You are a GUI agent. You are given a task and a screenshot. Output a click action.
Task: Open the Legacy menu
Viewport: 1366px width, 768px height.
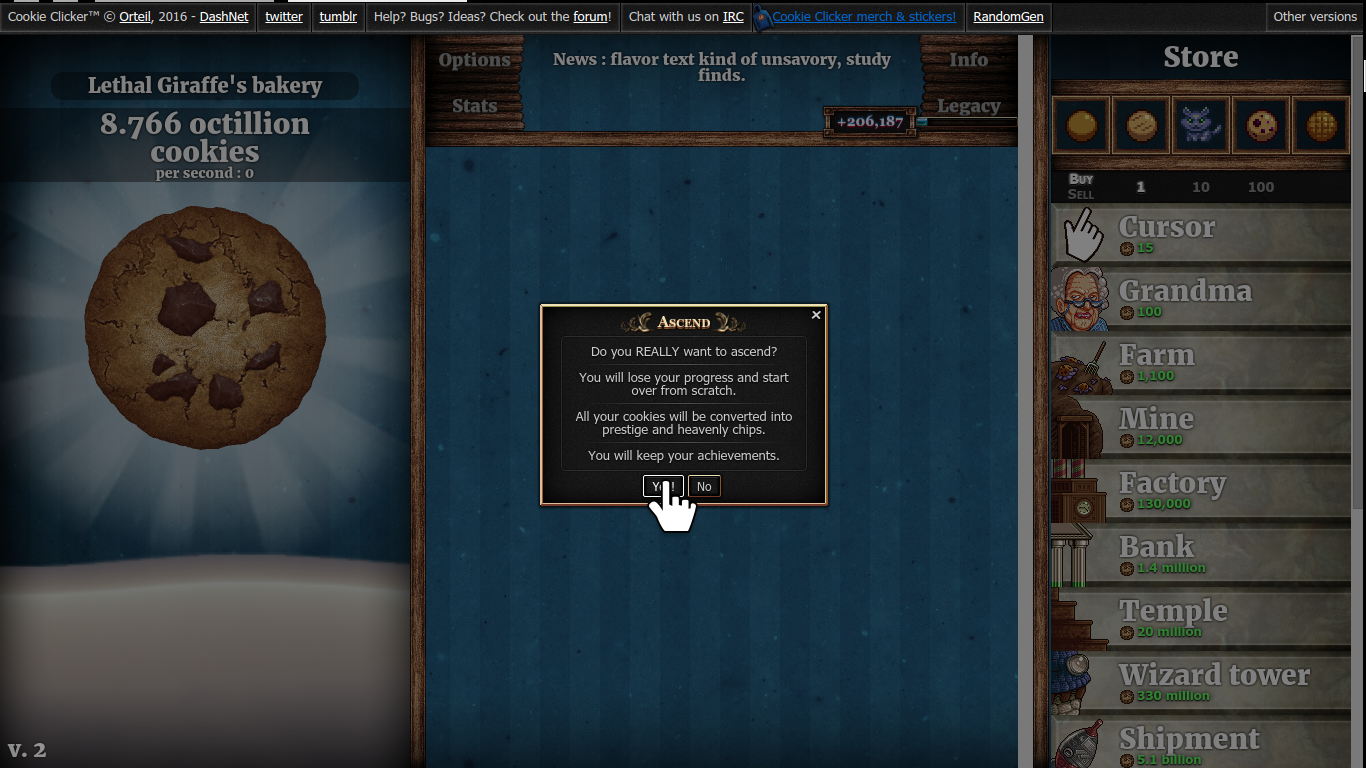click(969, 106)
